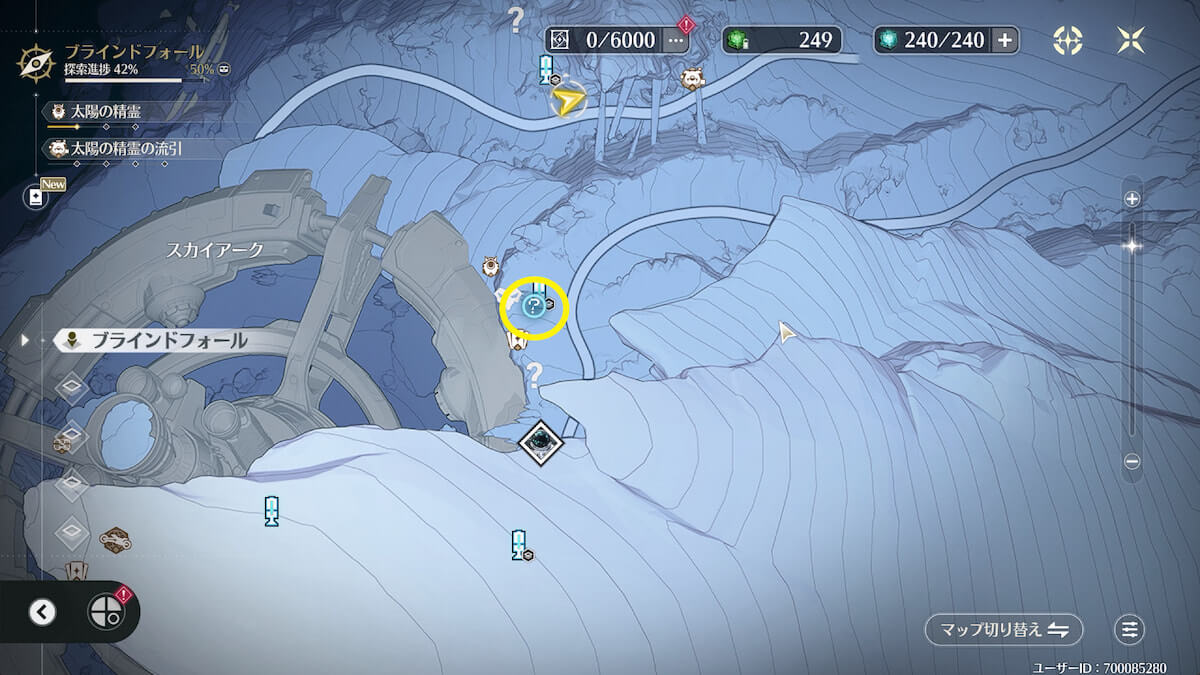Select the 太陽の精霊の流引 exploration entry
This screenshot has width=1200, height=675.
[x=125, y=148]
